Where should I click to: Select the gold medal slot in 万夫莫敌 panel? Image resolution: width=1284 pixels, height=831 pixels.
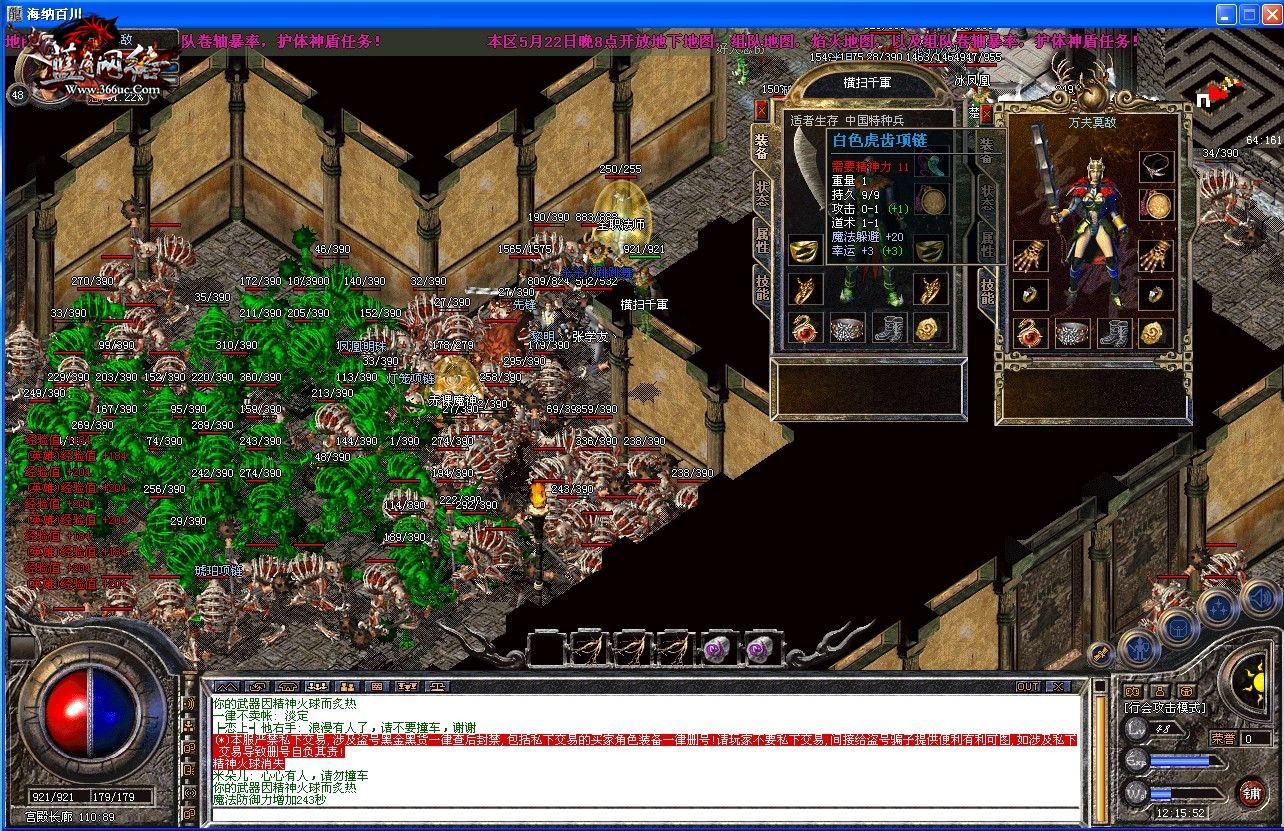[1157, 206]
